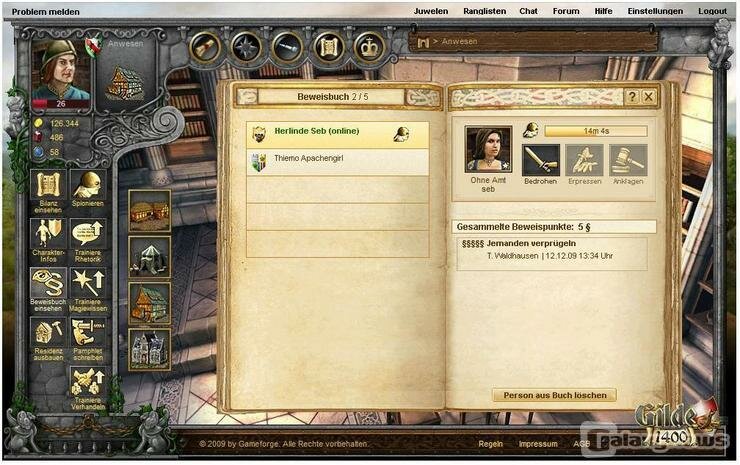
Task: Click Person aus Buch löschen
Action: click(x=554, y=395)
